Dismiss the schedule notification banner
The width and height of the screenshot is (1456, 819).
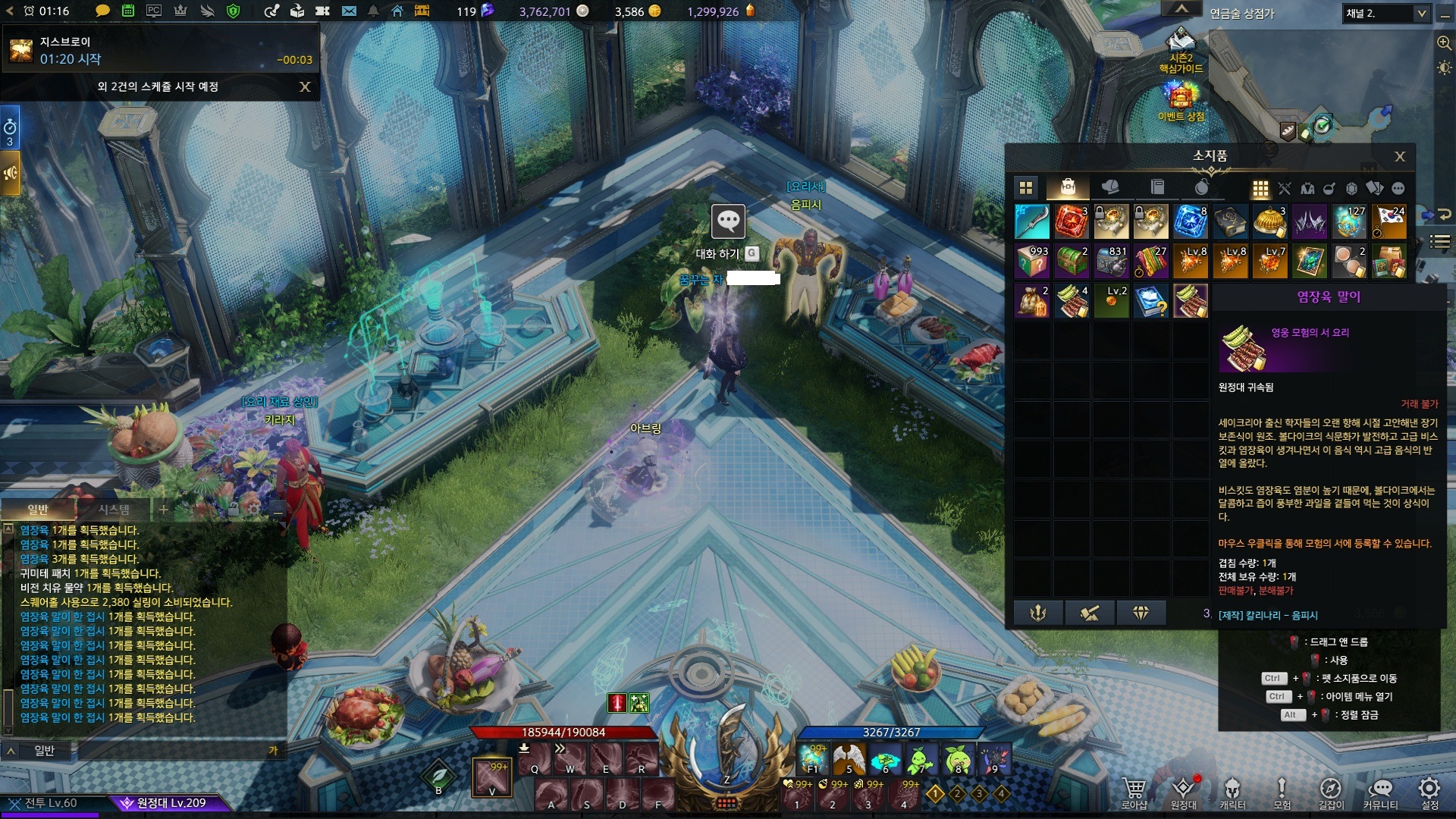305,86
